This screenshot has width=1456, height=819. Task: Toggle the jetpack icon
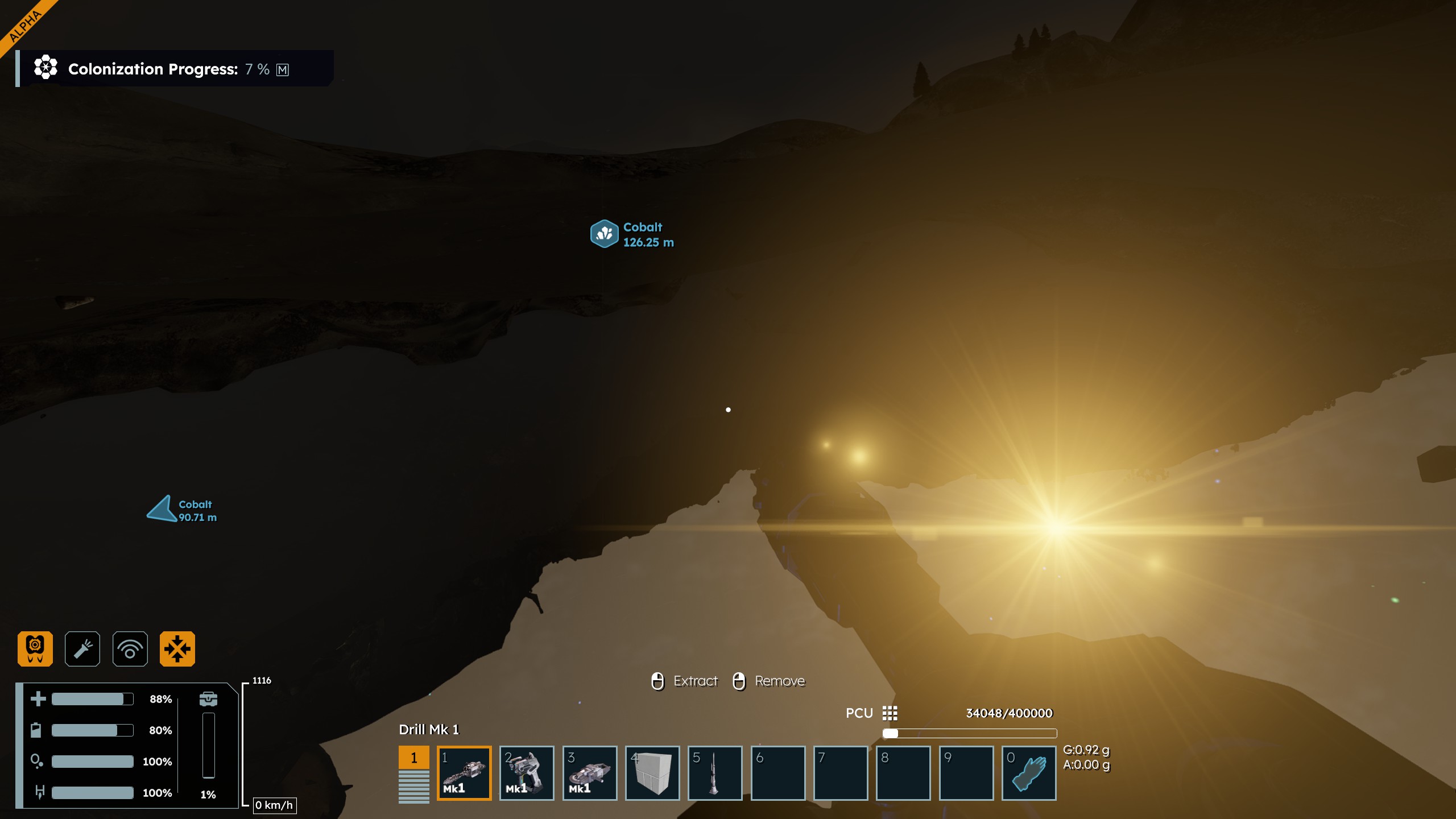[x=35, y=648]
